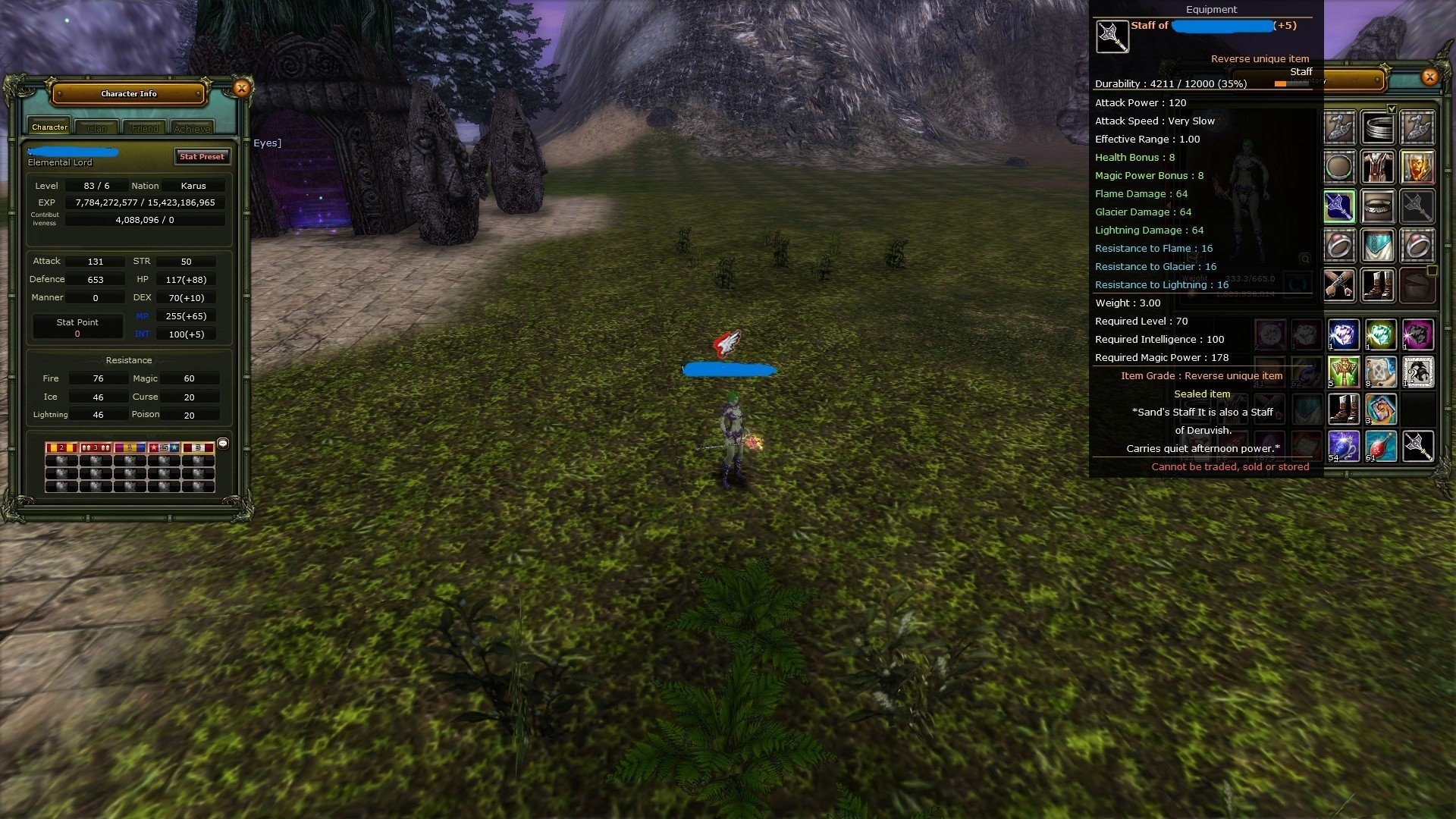This screenshot has height=819, width=1456.
Task: Select the equipped blue staff in the weapon slot
Action: (1339, 206)
